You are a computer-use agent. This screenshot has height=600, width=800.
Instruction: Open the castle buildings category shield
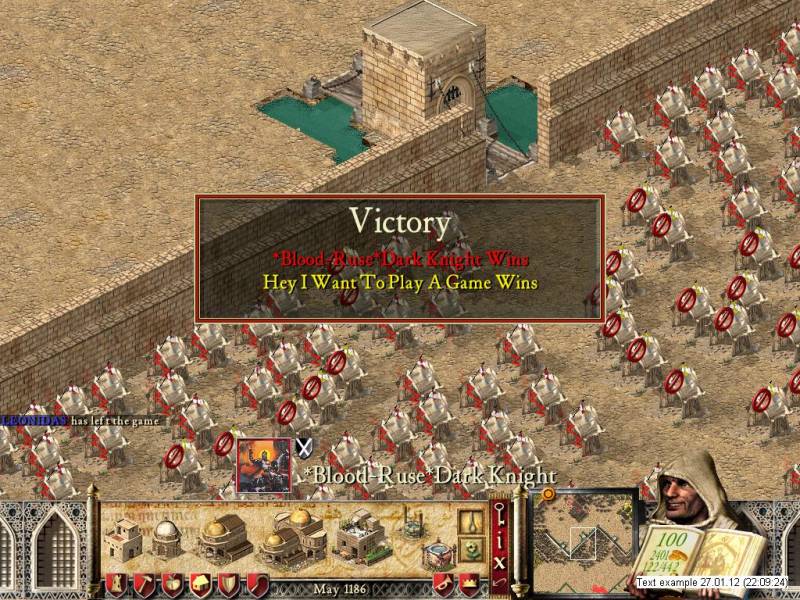[116, 585]
